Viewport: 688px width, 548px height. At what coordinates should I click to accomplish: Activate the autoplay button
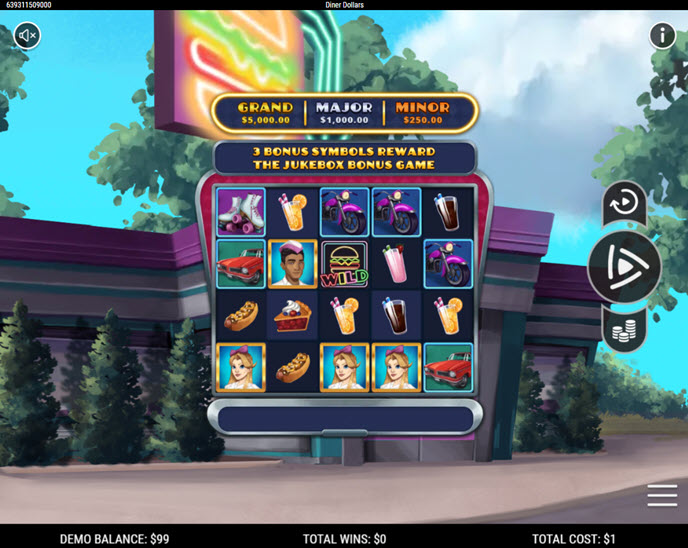pyautogui.click(x=624, y=203)
